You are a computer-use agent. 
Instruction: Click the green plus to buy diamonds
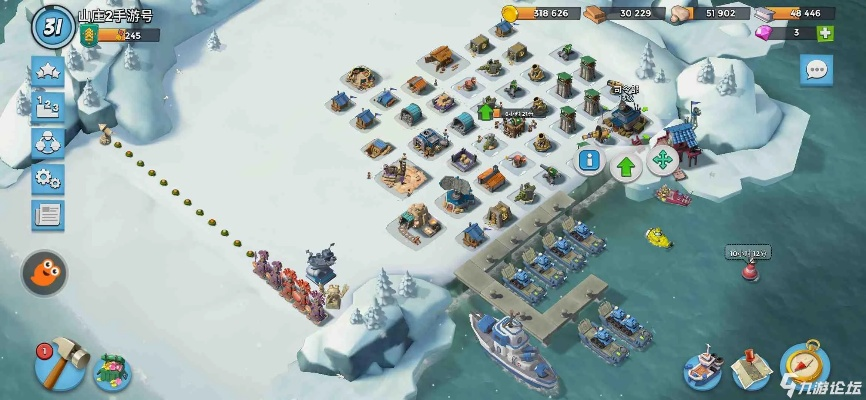point(825,33)
